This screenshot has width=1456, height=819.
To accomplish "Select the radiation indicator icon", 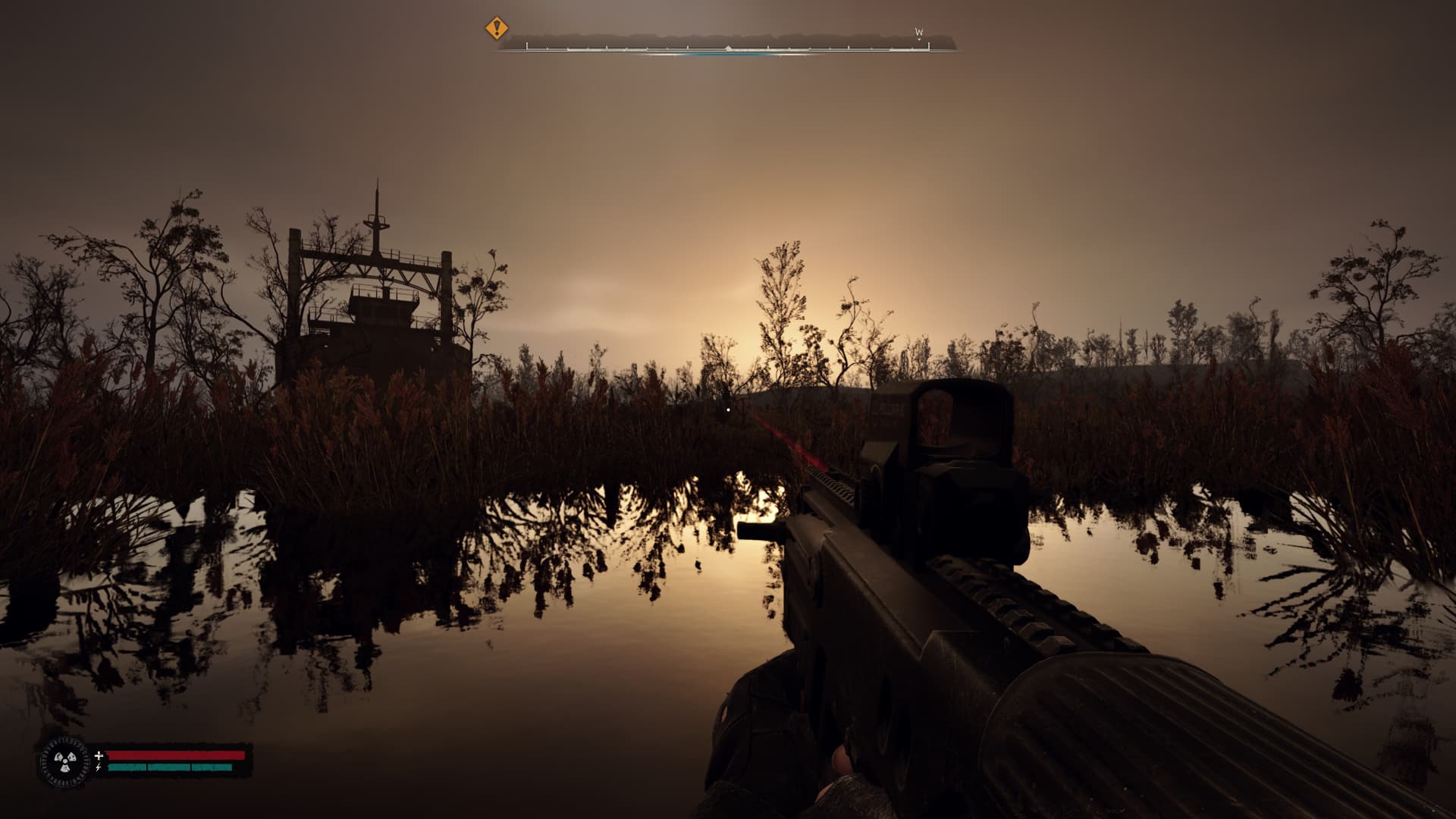I will click(x=63, y=761).
